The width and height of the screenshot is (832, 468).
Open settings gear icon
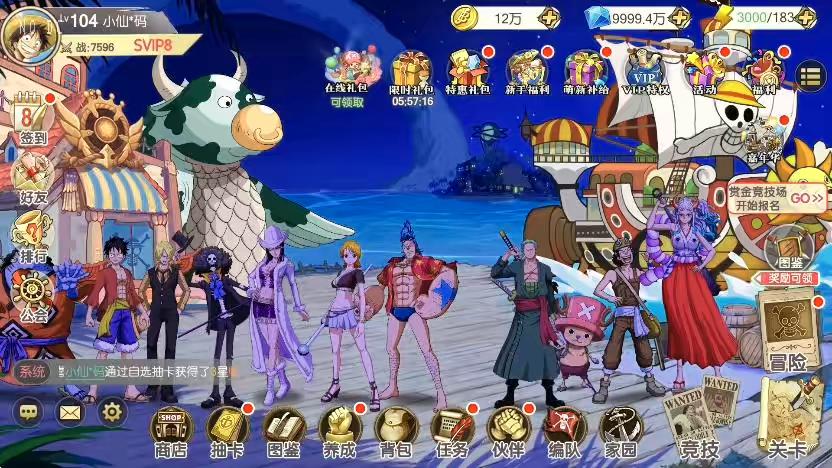click(111, 411)
